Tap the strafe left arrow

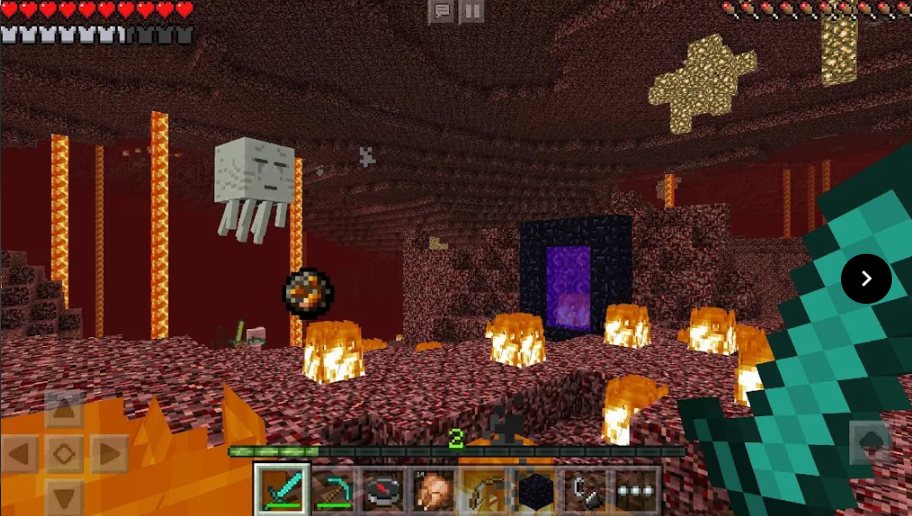20,454
